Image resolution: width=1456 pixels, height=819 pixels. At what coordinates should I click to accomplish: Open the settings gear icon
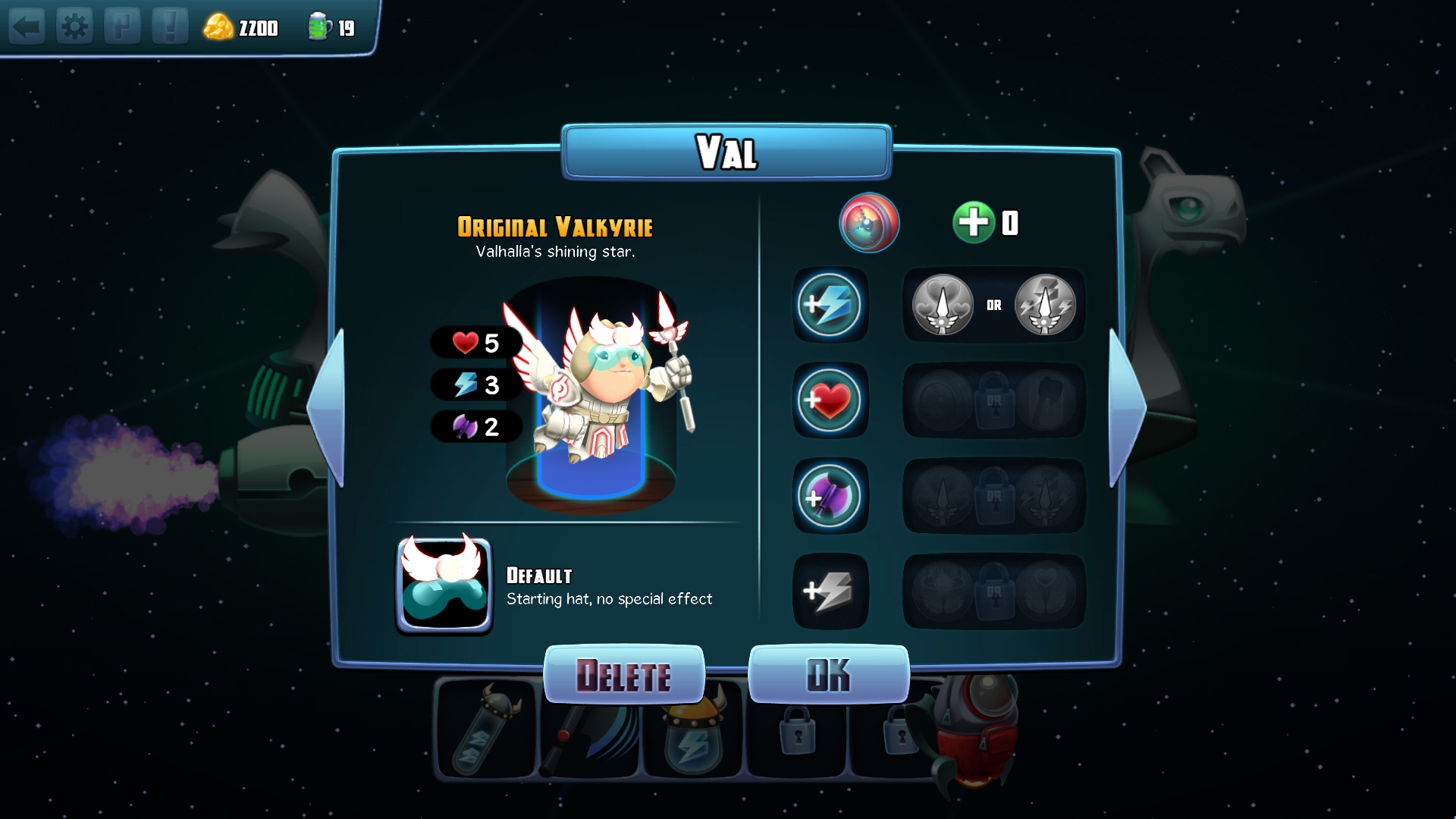click(74, 27)
